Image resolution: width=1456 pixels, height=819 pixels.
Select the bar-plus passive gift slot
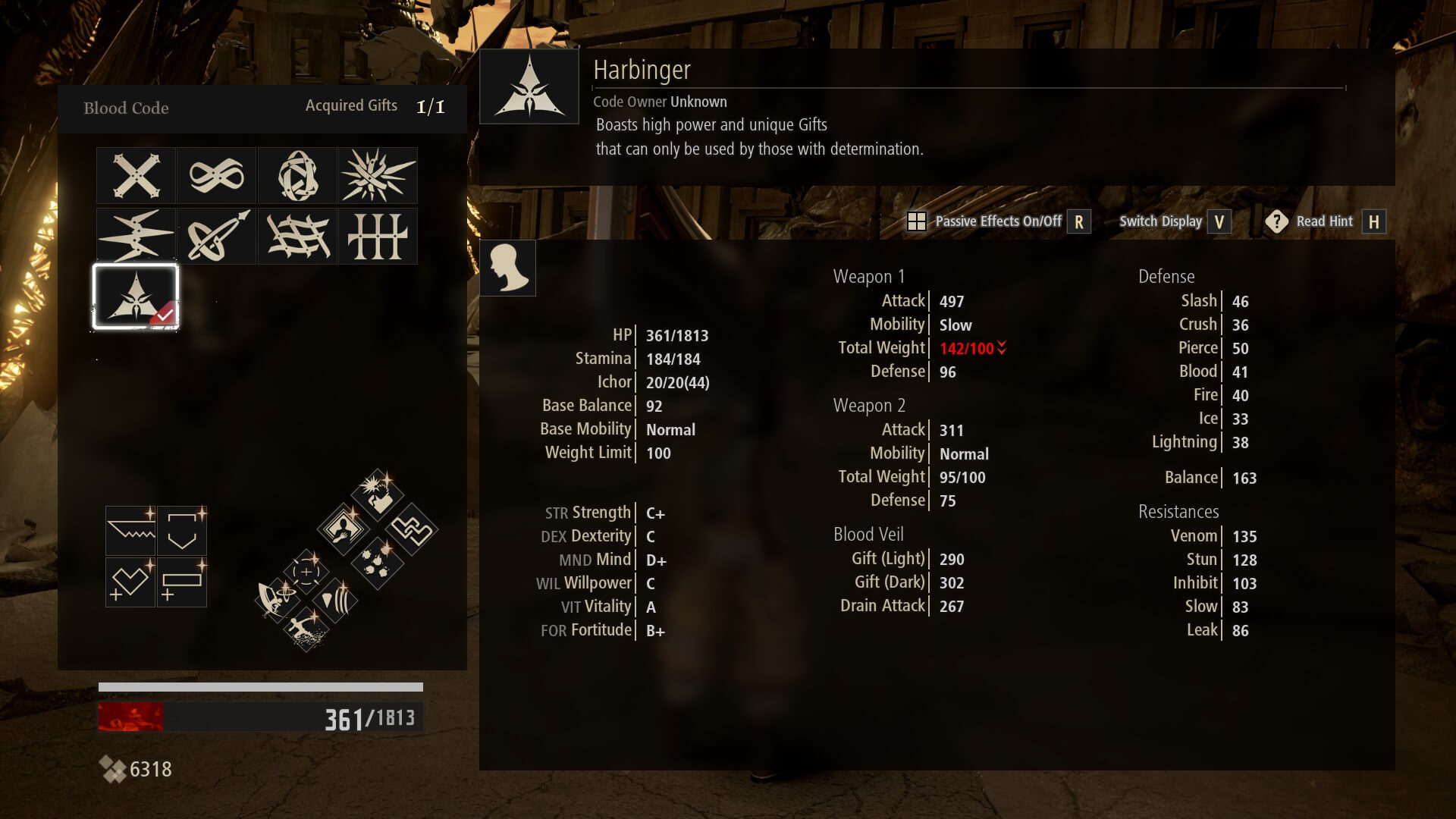point(182,582)
